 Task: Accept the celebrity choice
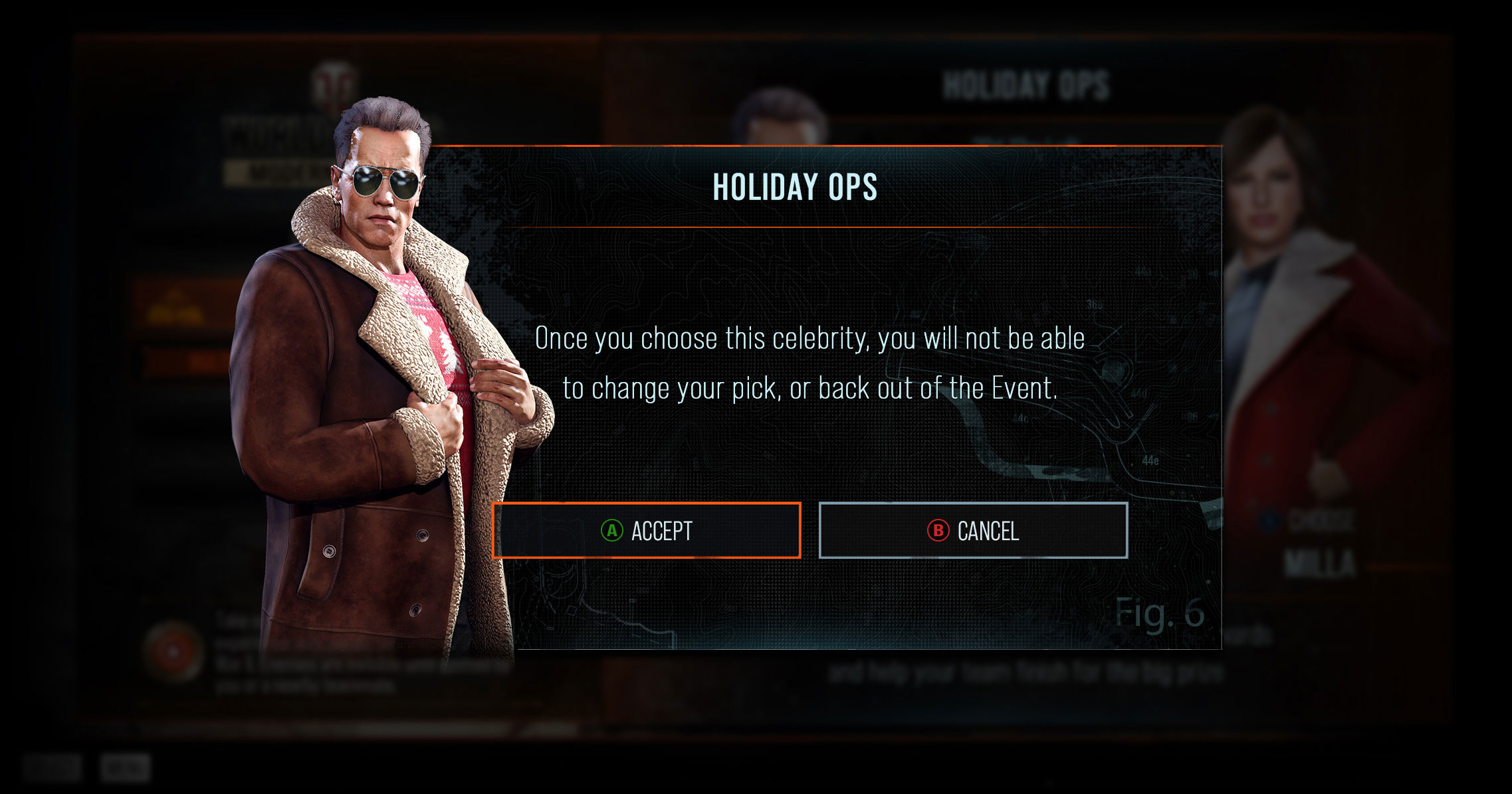click(647, 530)
